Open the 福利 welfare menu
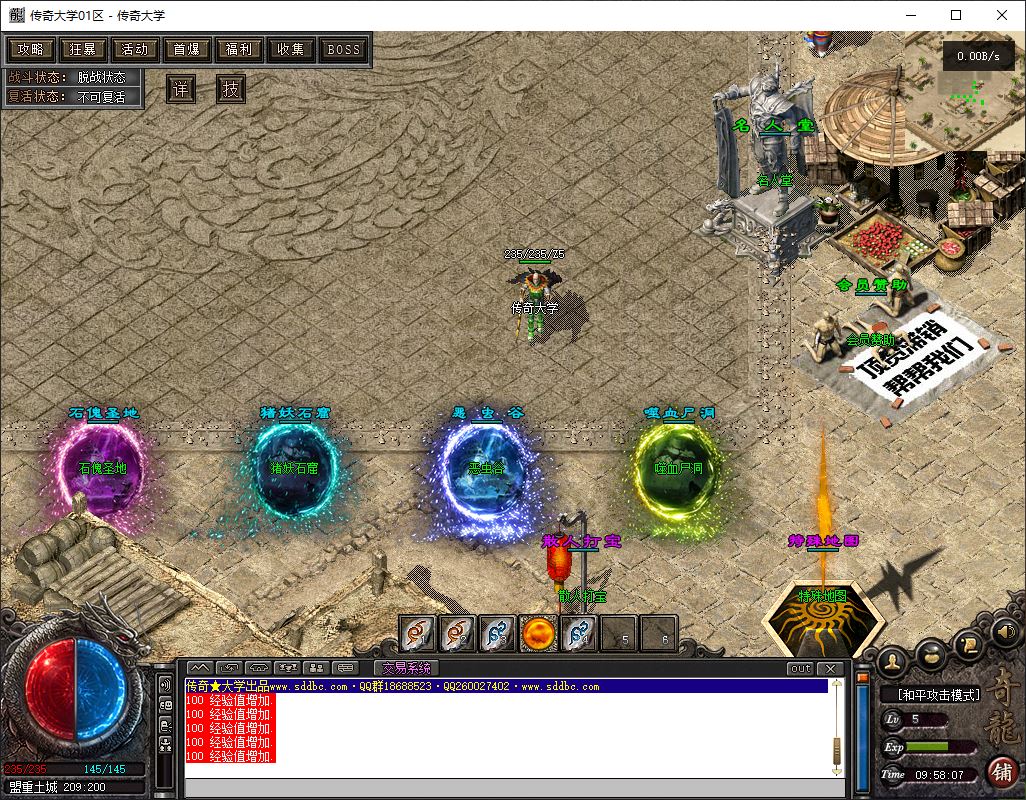The width and height of the screenshot is (1026, 800). [239, 49]
